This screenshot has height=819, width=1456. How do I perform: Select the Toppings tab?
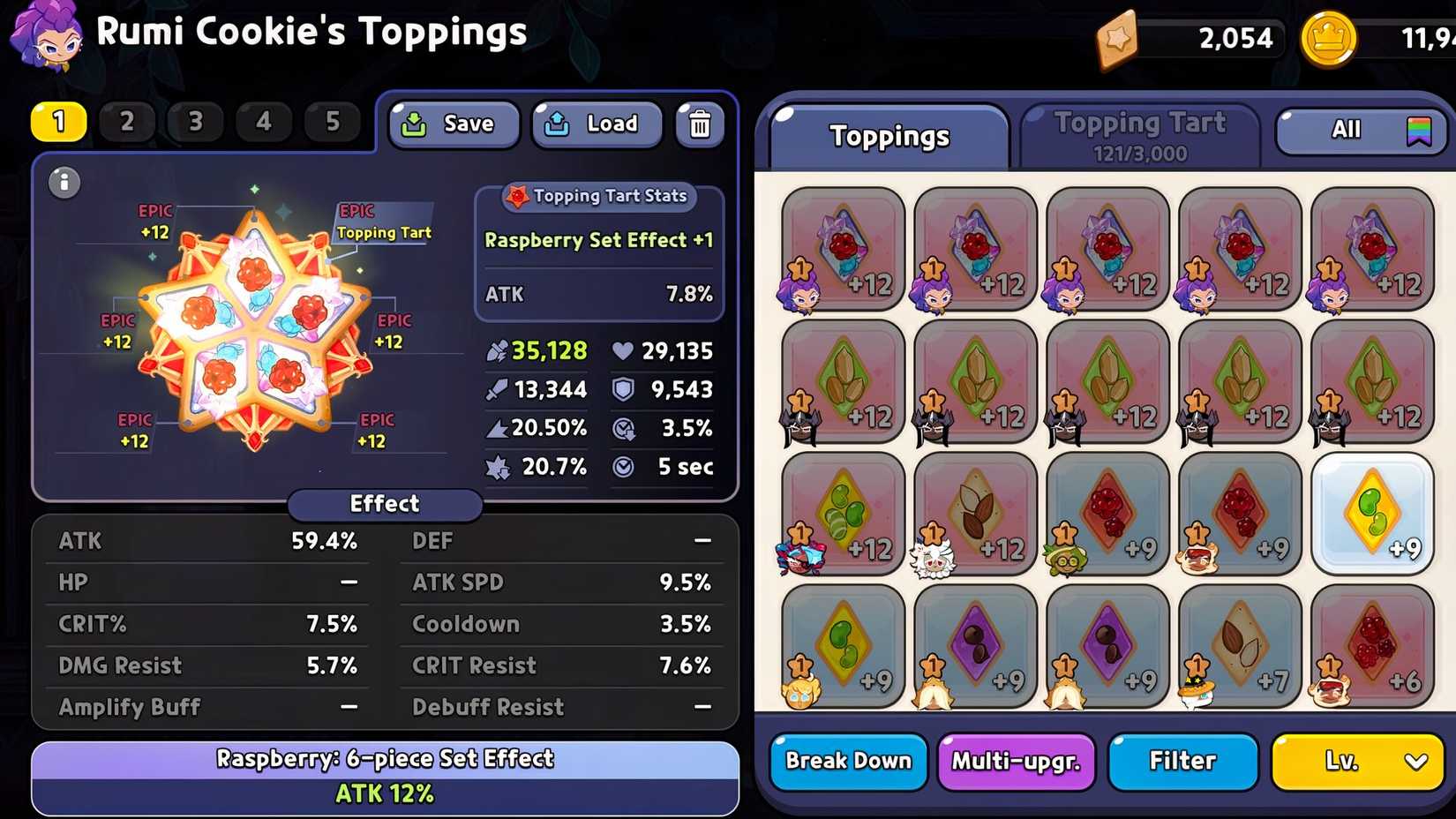coord(889,135)
